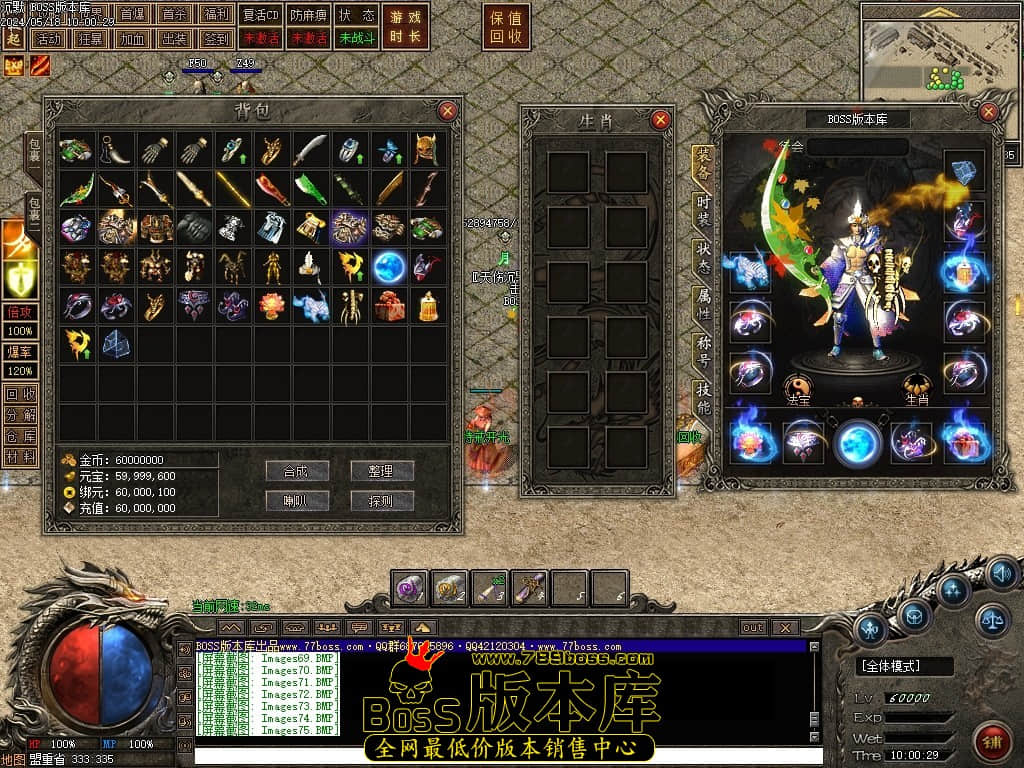This screenshot has width=1024, height=768.
Task: Close the character equipment window
Action: (x=988, y=111)
